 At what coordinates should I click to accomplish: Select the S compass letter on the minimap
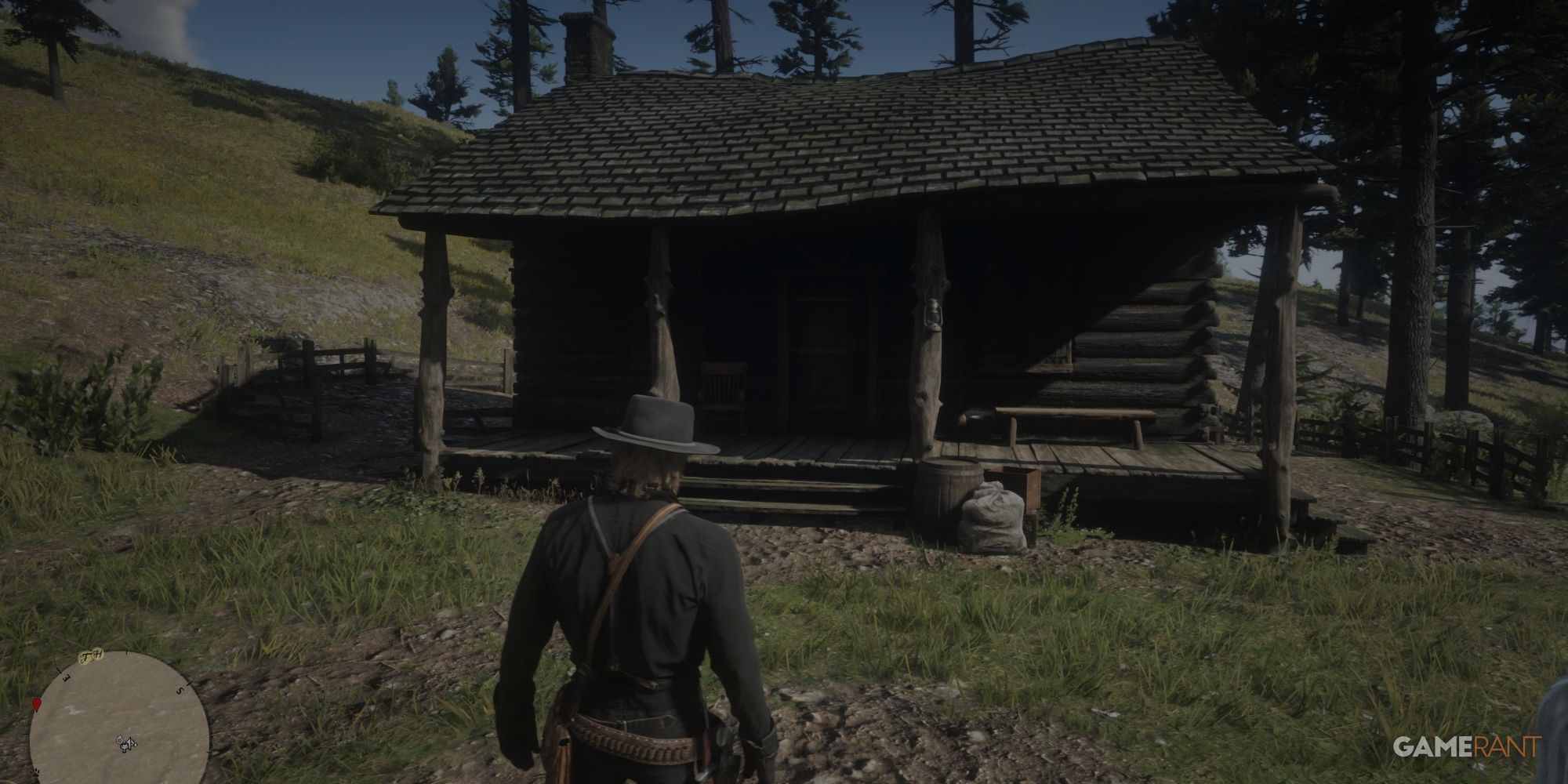click(x=180, y=689)
